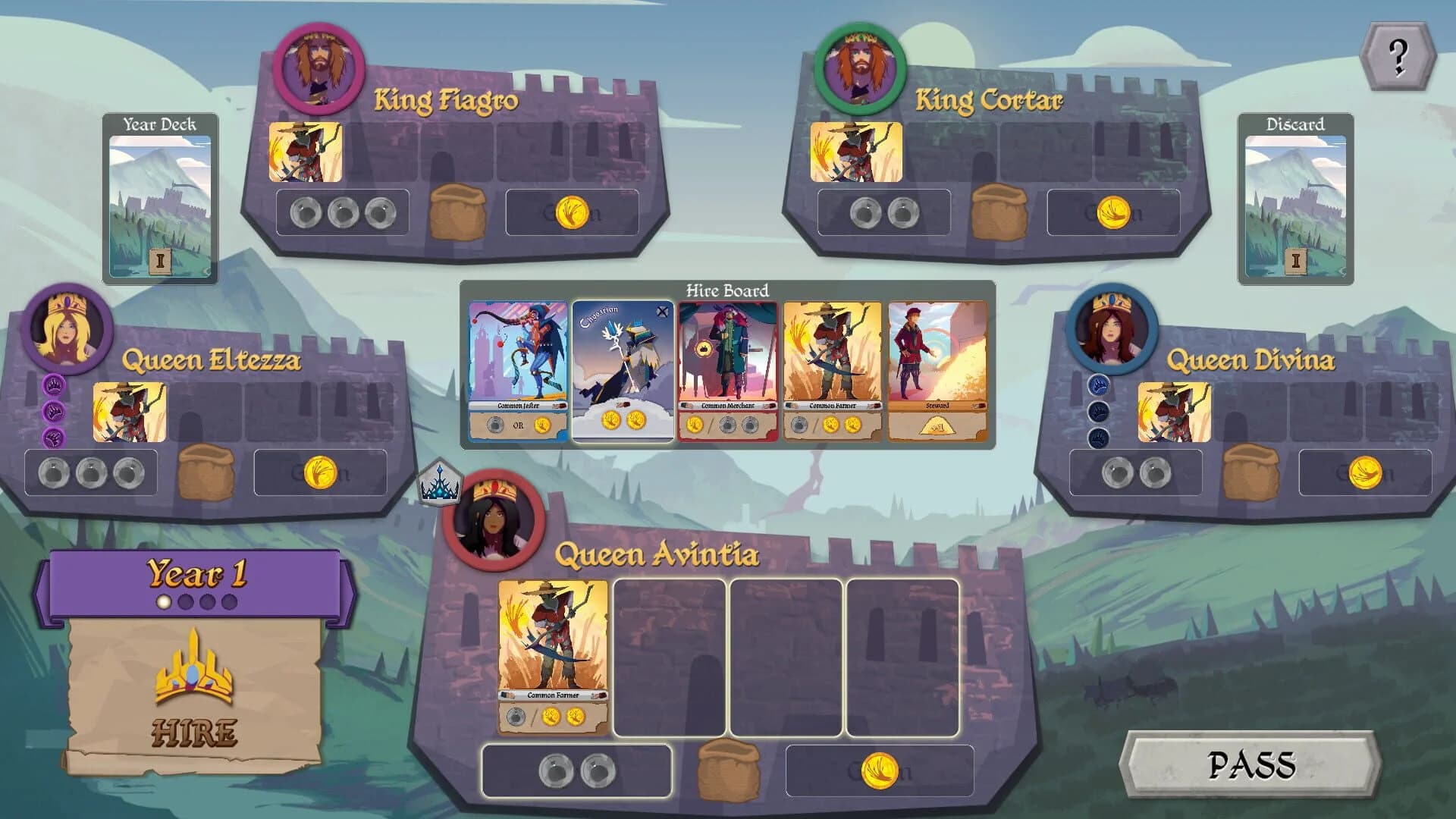Screen dimensions: 1456x819
Task: Toggle King Cortar's leftmost silver token
Action: pos(864,212)
